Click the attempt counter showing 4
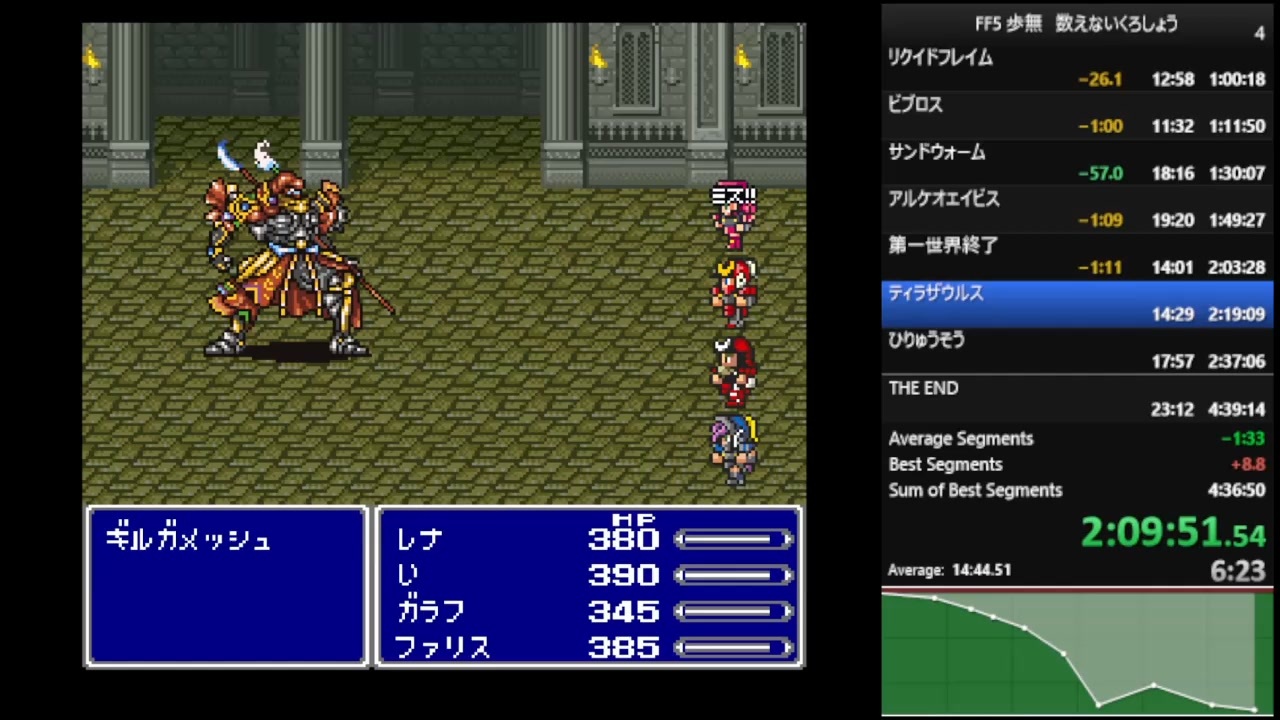The height and width of the screenshot is (720, 1280). (1259, 34)
